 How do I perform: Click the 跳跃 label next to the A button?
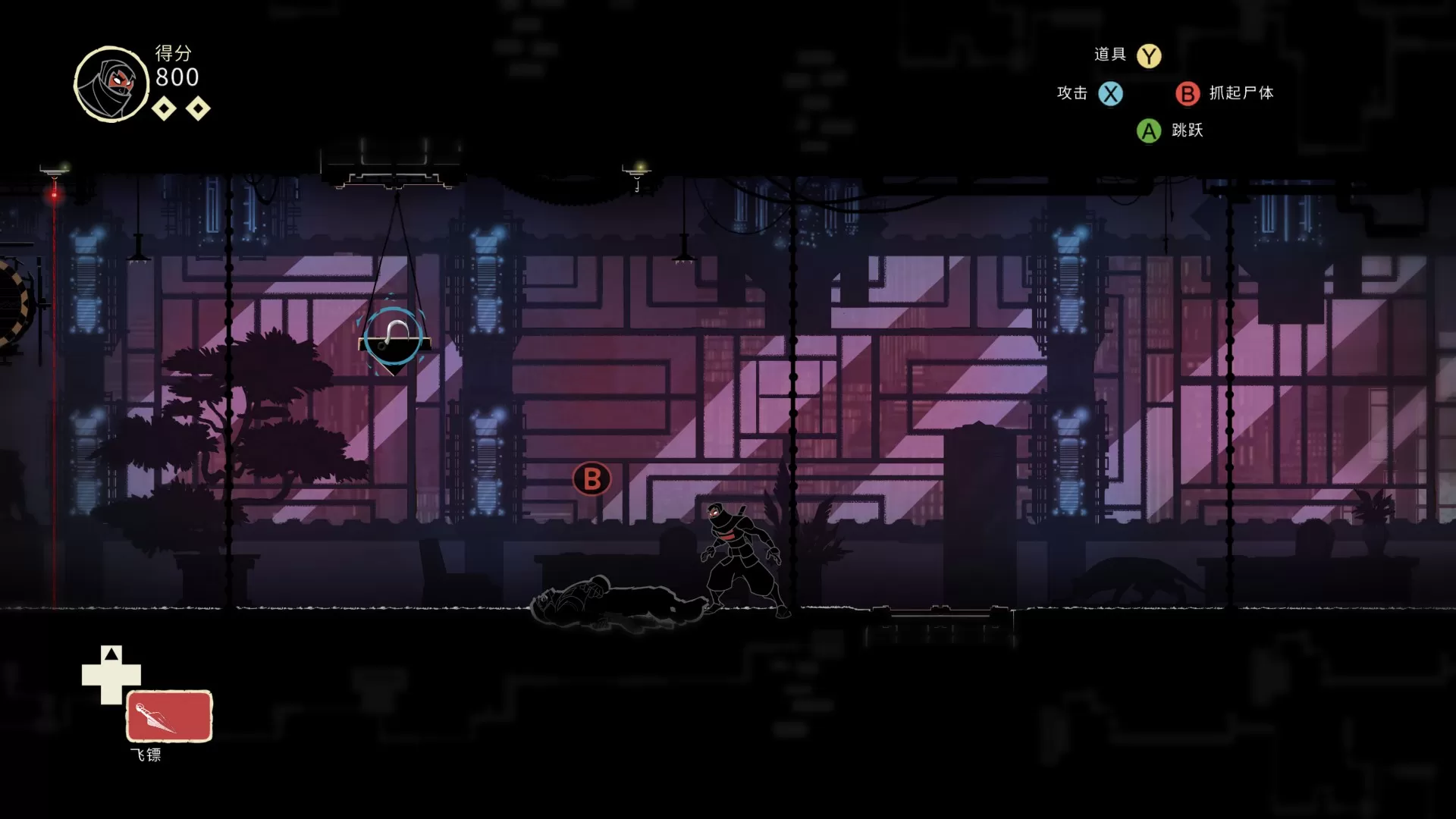click(1188, 130)
